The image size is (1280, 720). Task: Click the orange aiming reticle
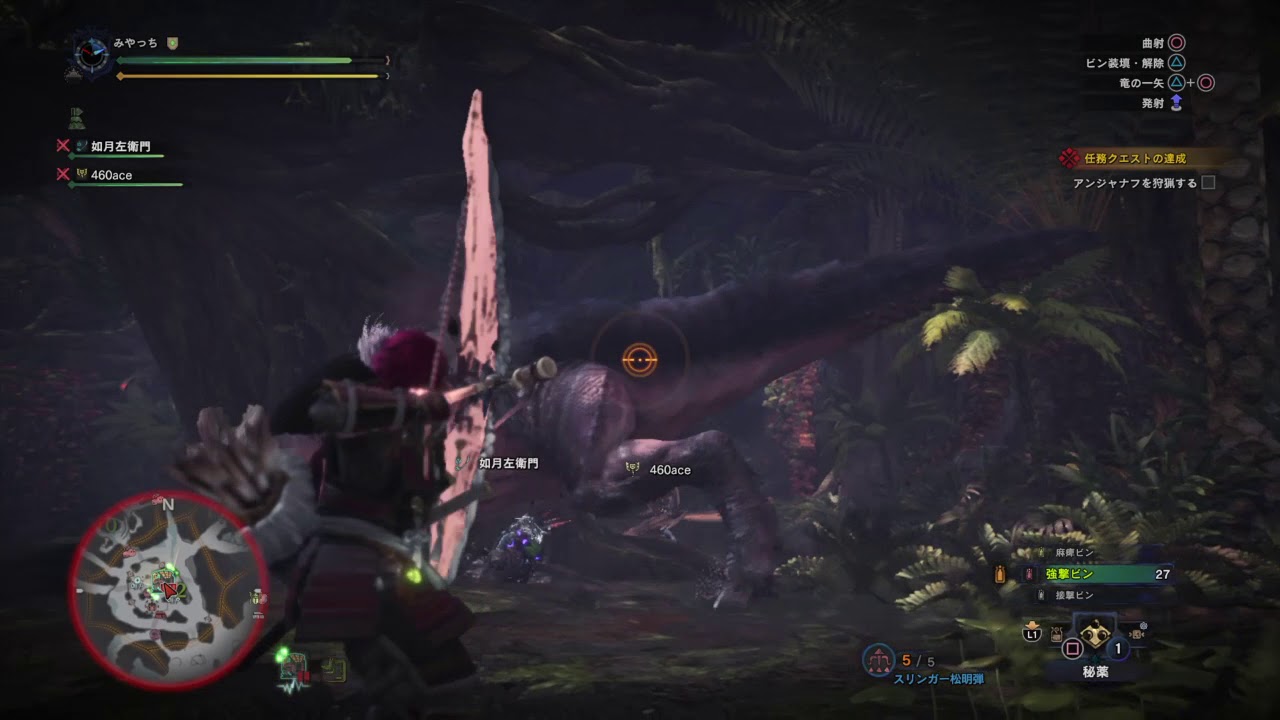(x=639, y=357)
